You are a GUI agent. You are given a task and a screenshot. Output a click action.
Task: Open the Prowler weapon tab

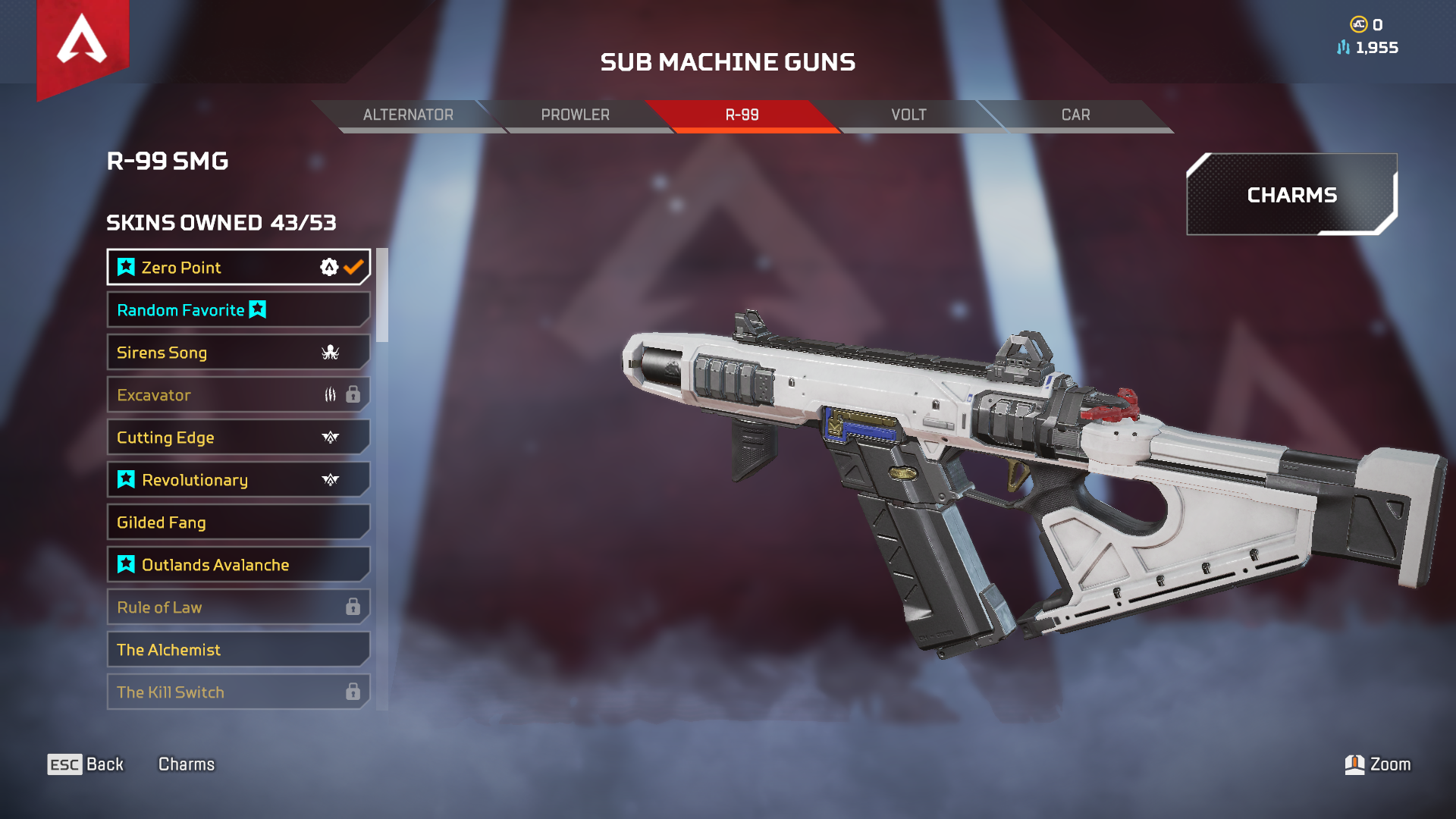pos(575,115)
